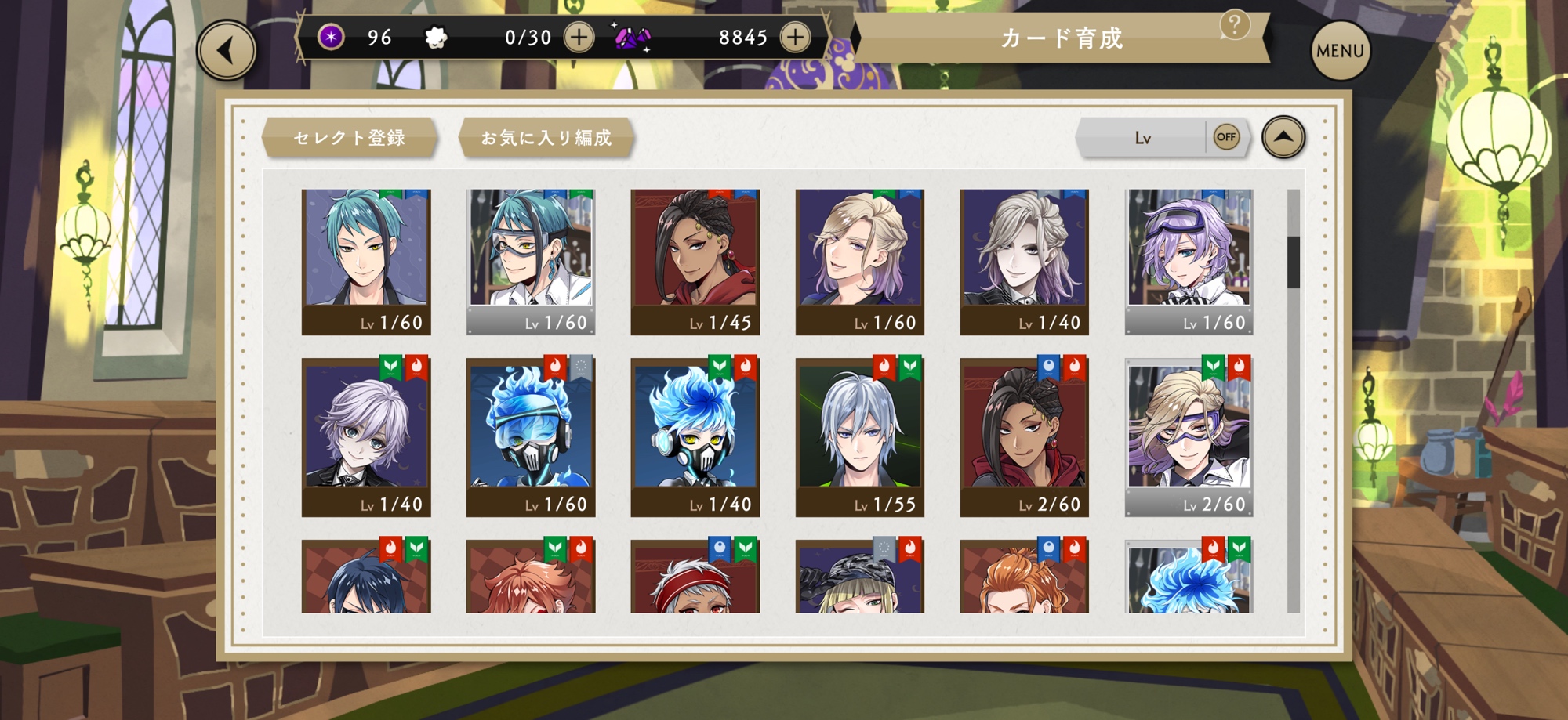Select the silver-haired green-background card Lv 1/55

click(x=859, y=436)
